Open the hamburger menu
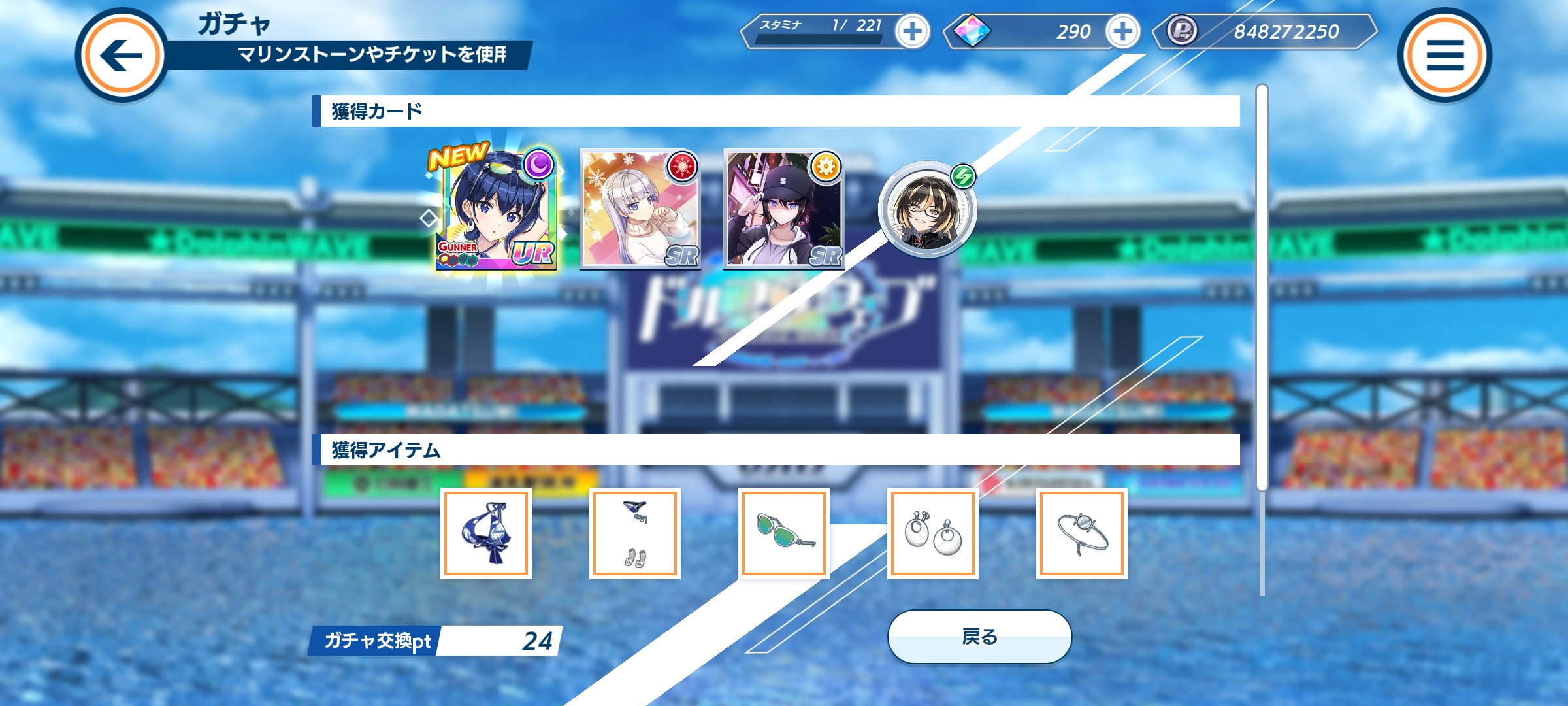1568x706 pixels. click(1445, 55)
